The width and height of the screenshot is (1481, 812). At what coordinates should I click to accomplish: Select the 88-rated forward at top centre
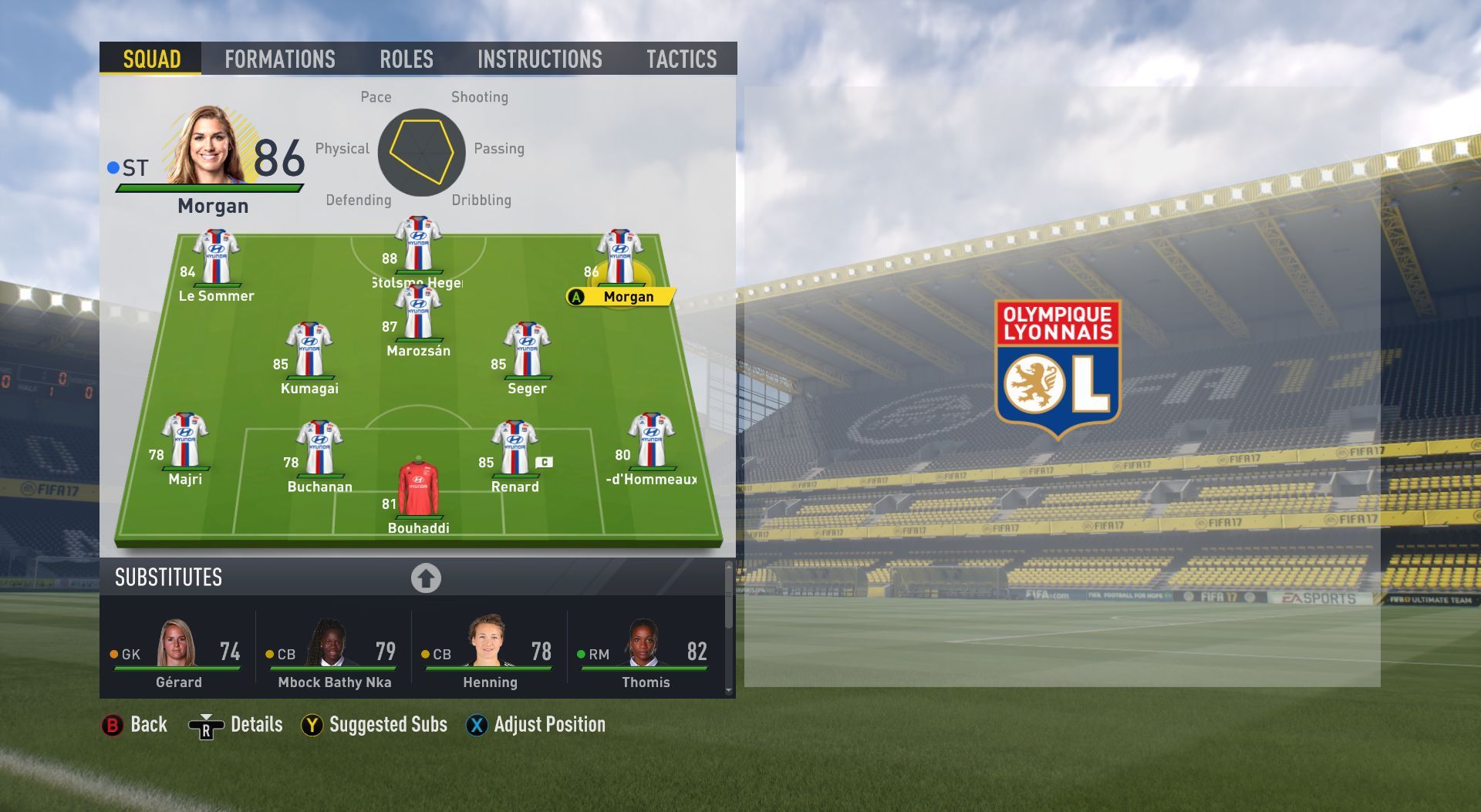click(418, 245)
